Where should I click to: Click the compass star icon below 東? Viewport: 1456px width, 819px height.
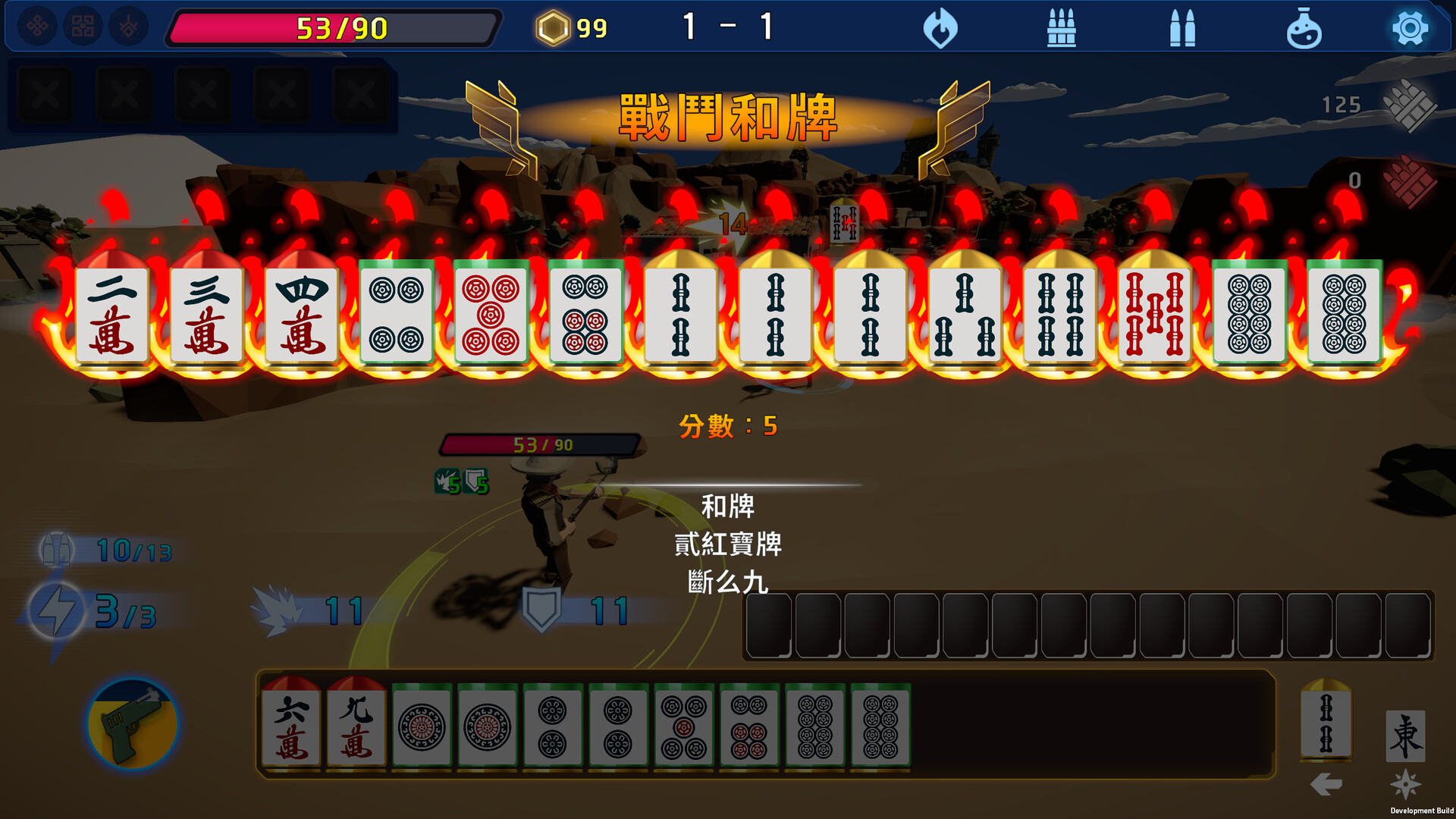coord(1405,784)
